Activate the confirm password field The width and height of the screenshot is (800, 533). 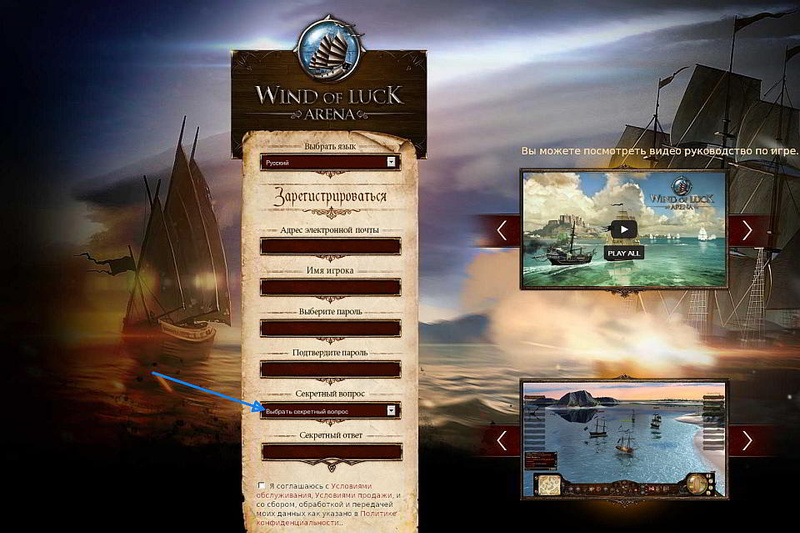point(329,369)
